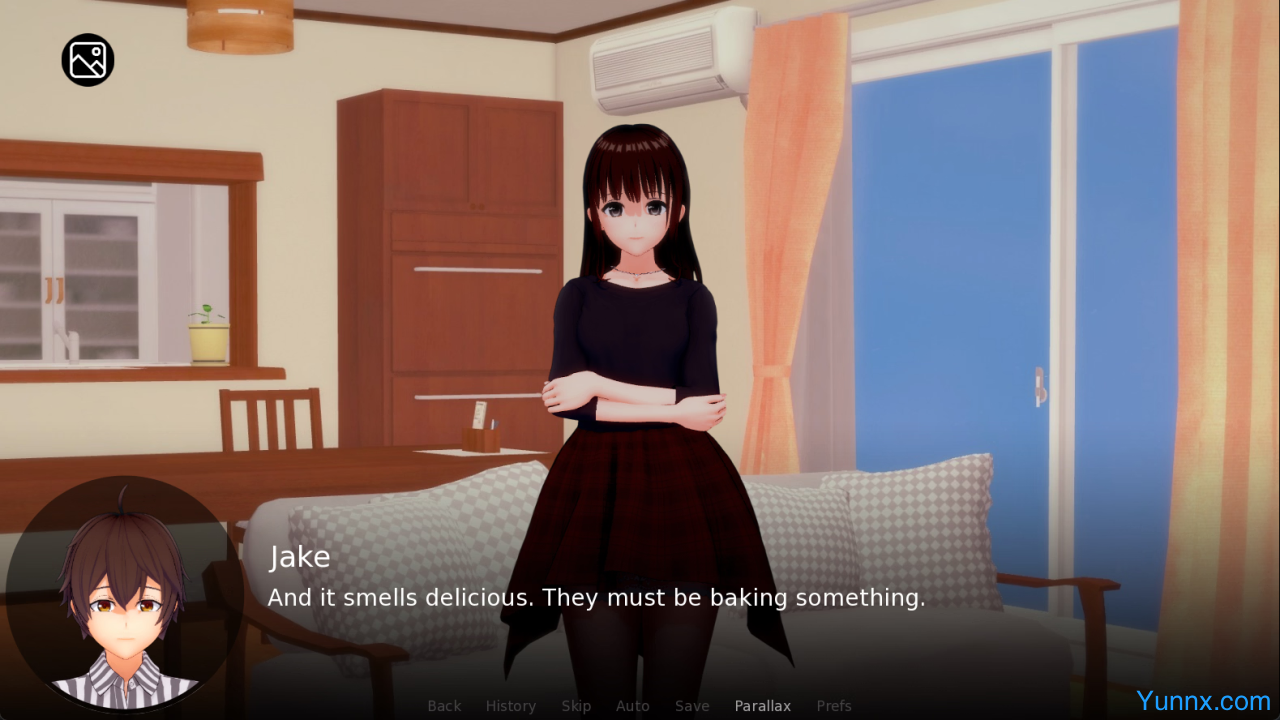Go Back to previous dialogue line
Screen dimensions: 1280x720
tap(444, 706)
